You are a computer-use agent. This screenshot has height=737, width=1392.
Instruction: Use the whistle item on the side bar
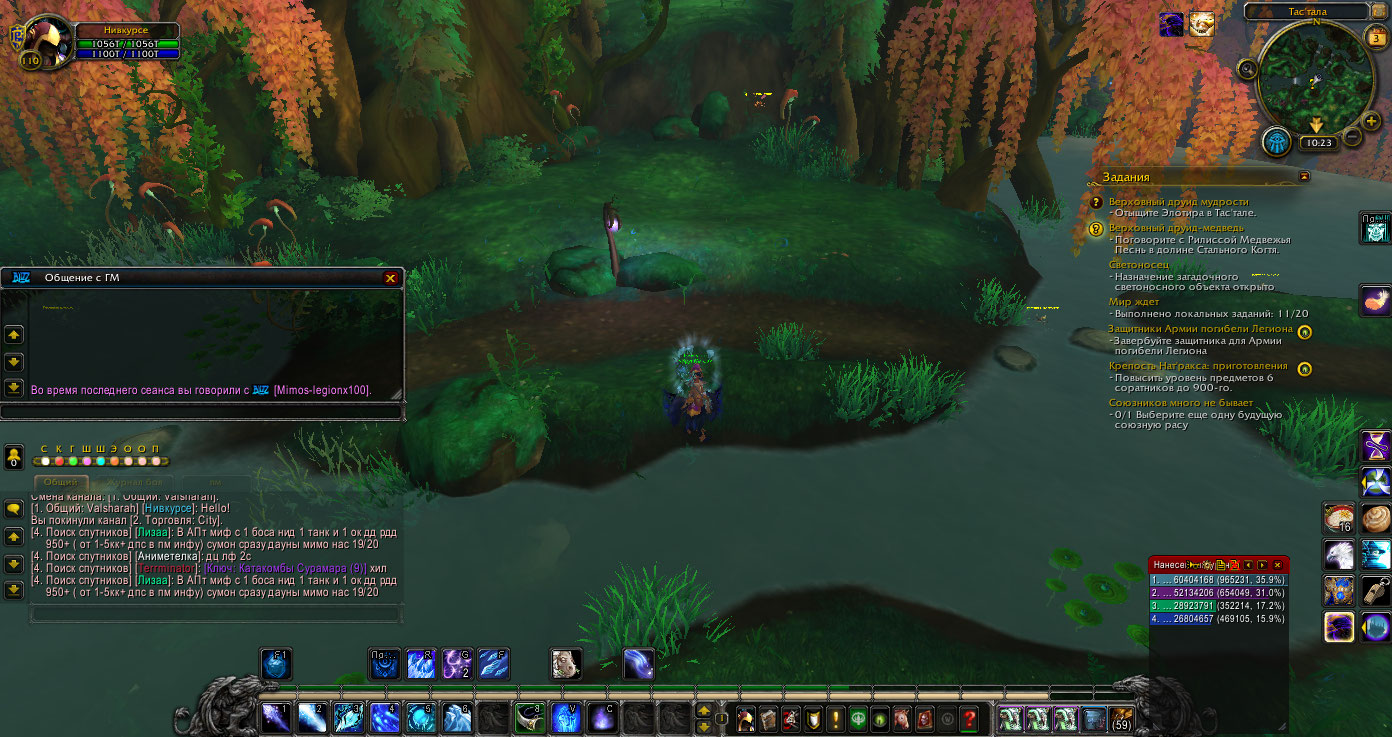(x=1375, y=590)
